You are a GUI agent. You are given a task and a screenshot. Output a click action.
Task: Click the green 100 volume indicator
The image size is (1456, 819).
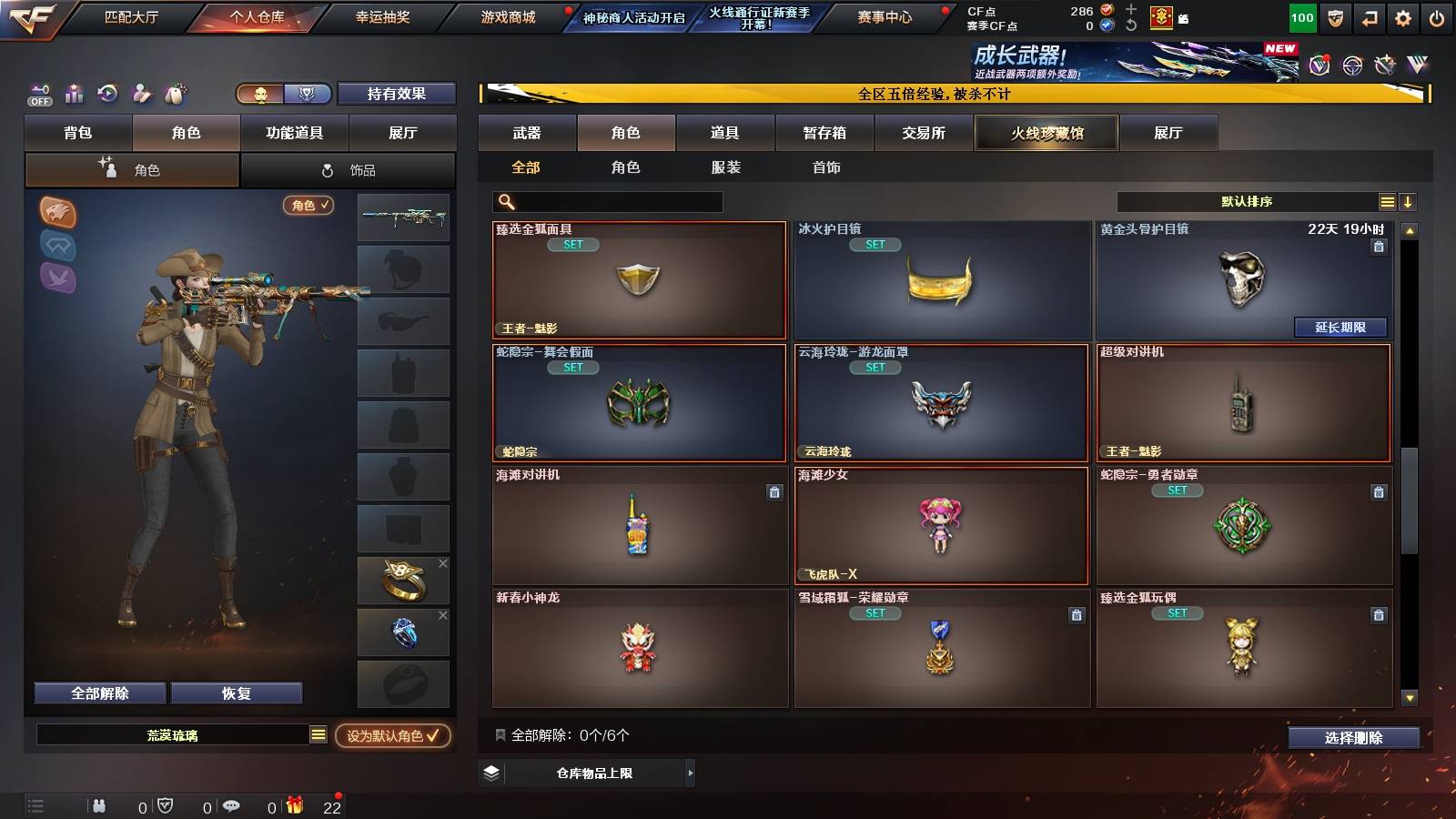point(1302,15)
